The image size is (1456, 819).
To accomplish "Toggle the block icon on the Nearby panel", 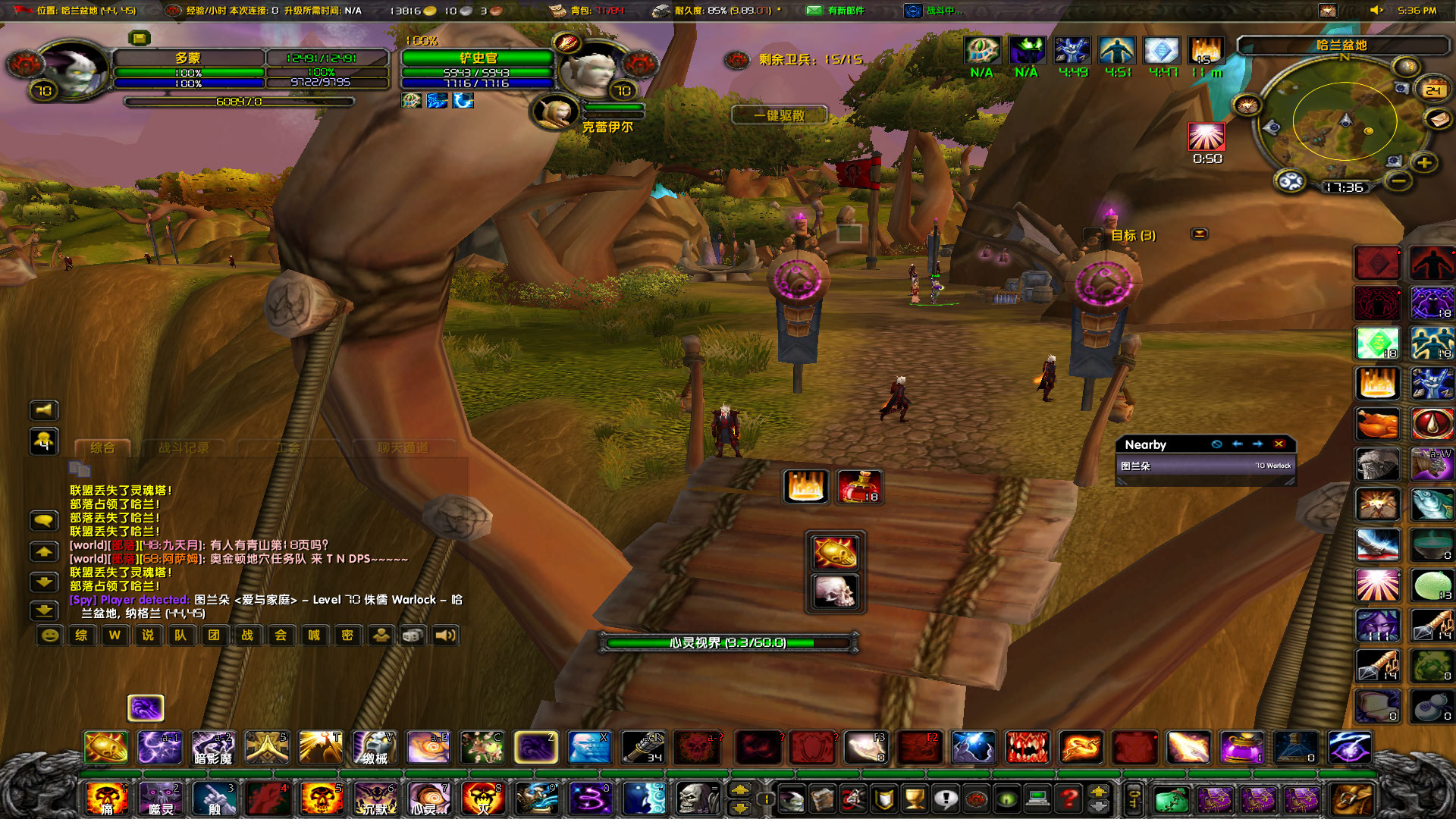I will tap(1215, 445).
